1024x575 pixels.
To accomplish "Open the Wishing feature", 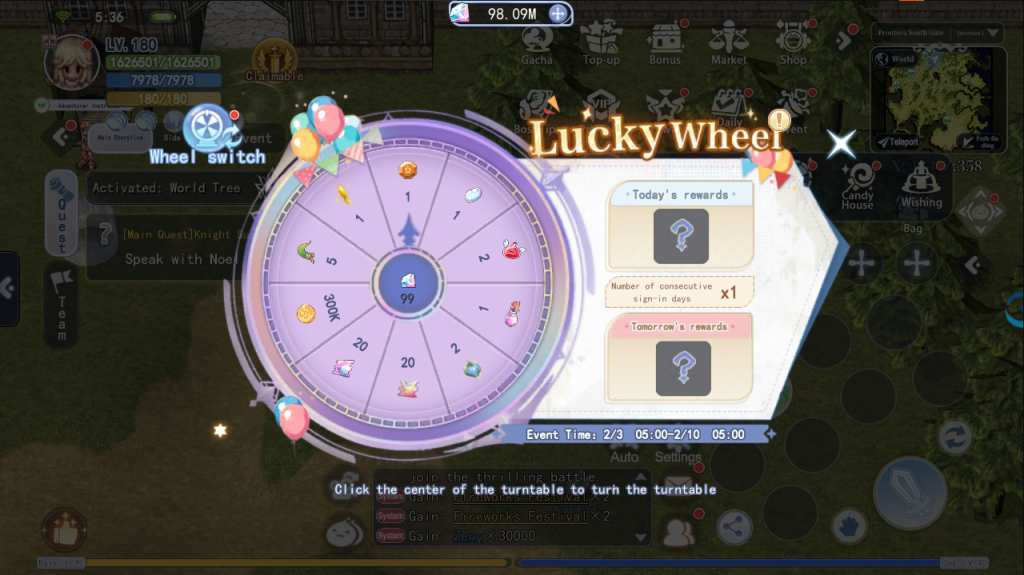I will (921, 184).
